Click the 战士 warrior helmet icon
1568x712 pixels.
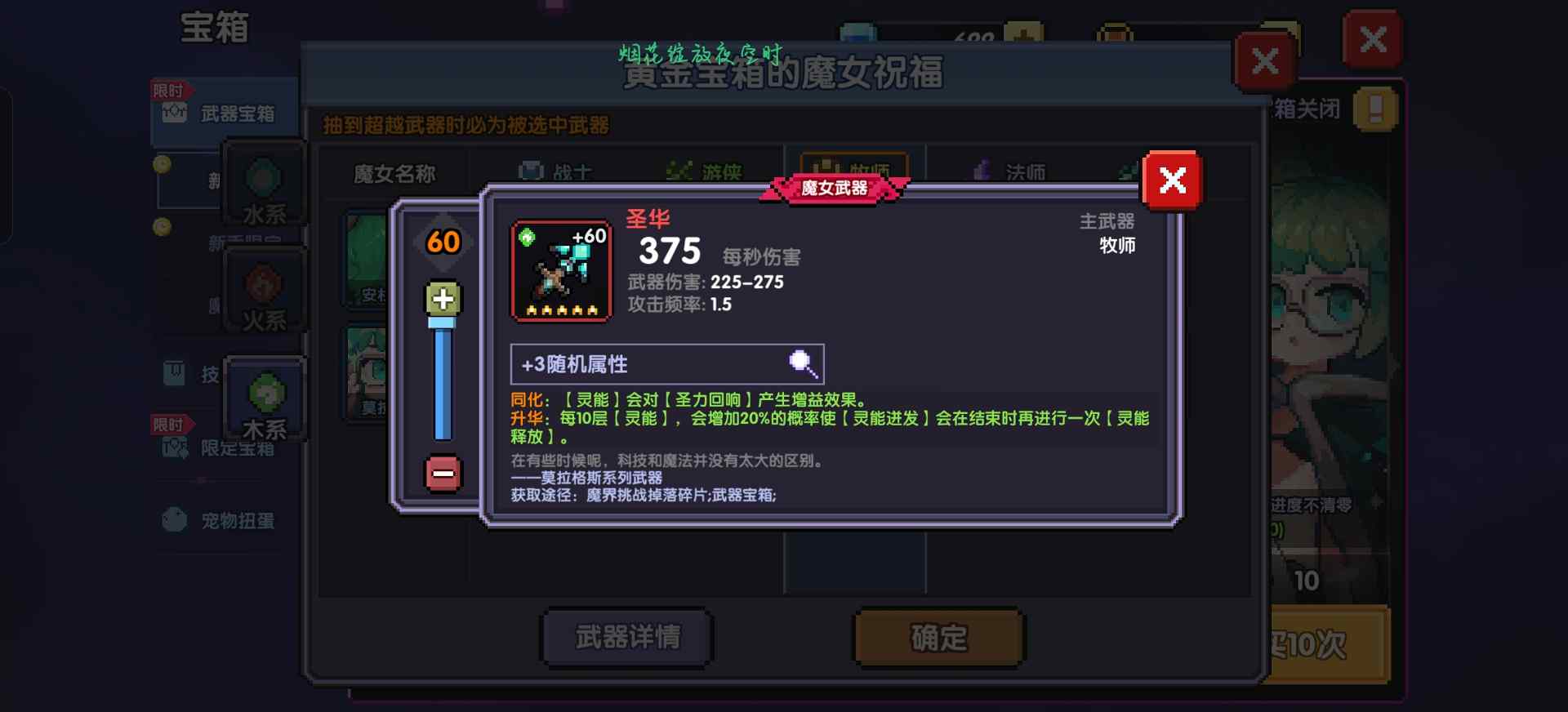click(x=531, y=169)
